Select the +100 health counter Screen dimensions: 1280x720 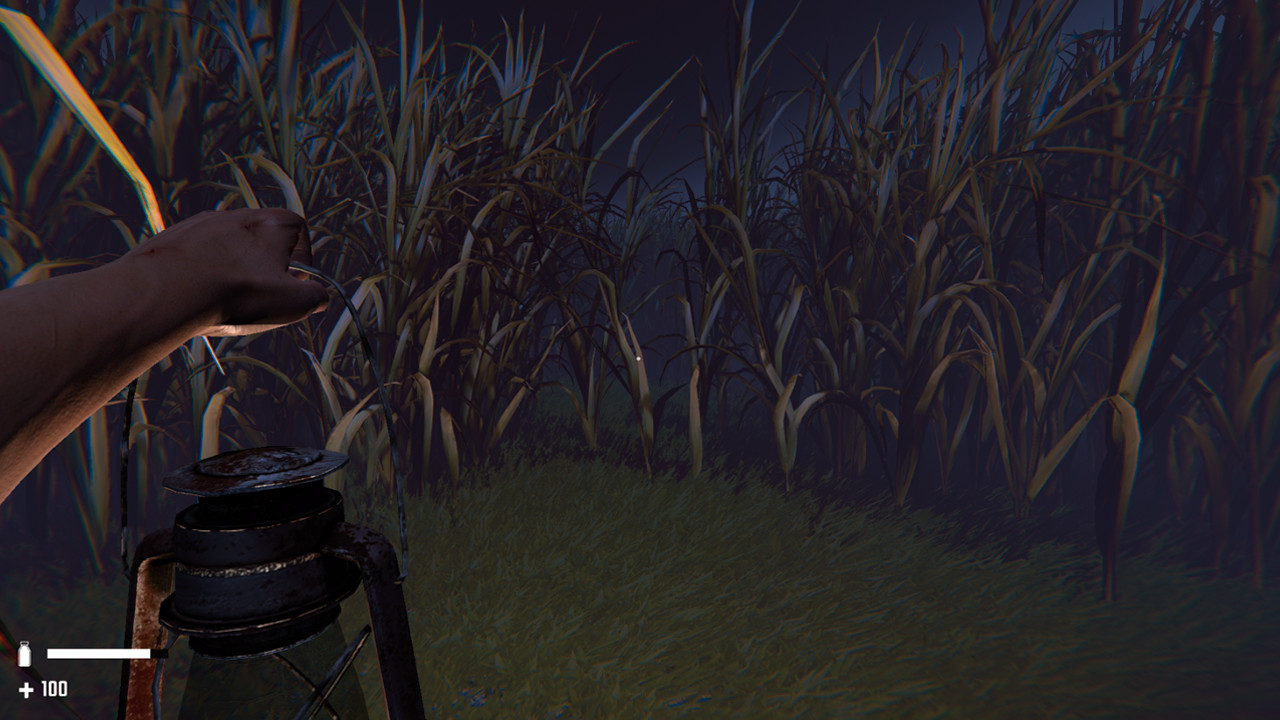42,689
